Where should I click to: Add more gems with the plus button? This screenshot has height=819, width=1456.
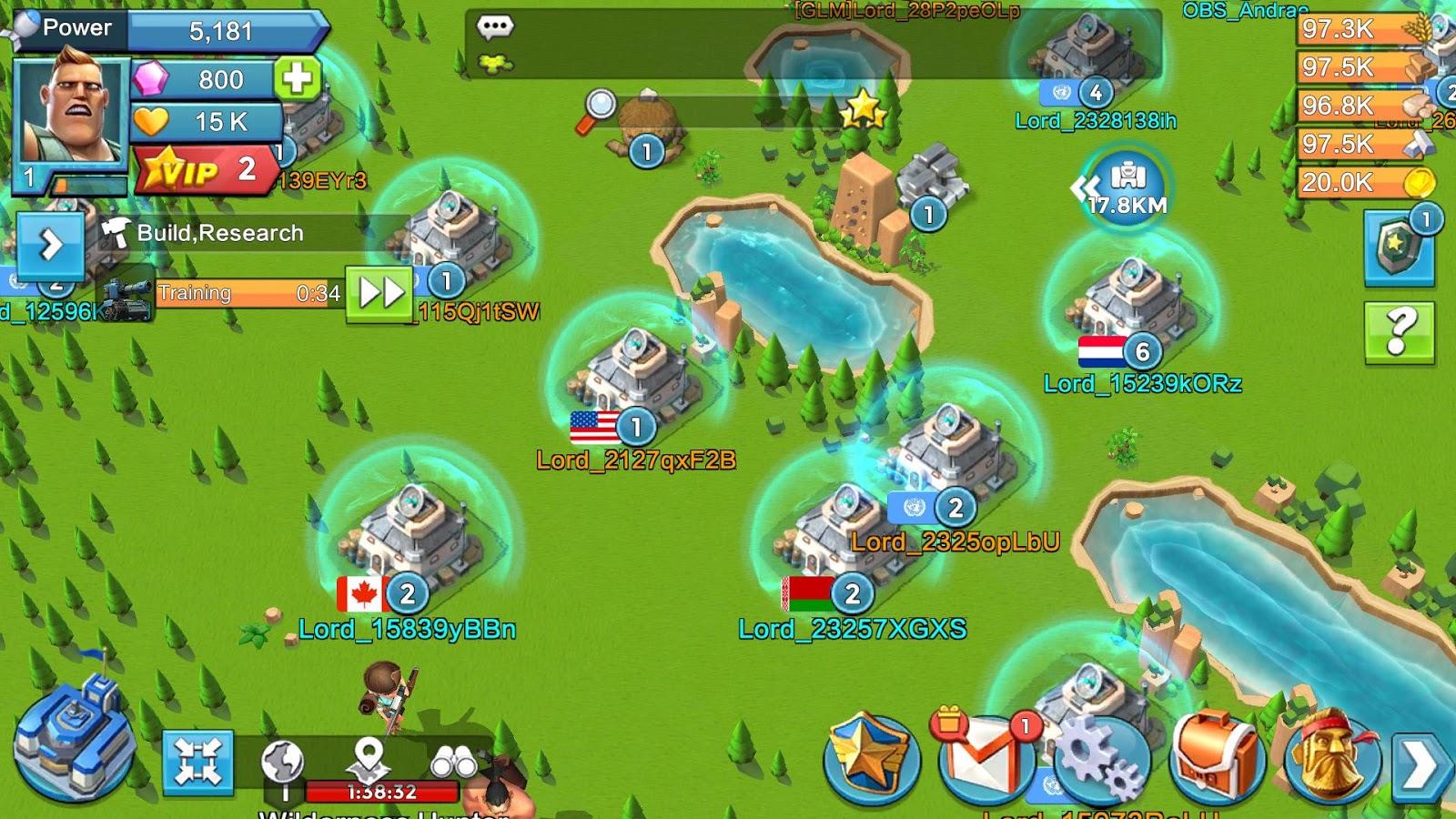pyautogui.click(x=297, y=78)
